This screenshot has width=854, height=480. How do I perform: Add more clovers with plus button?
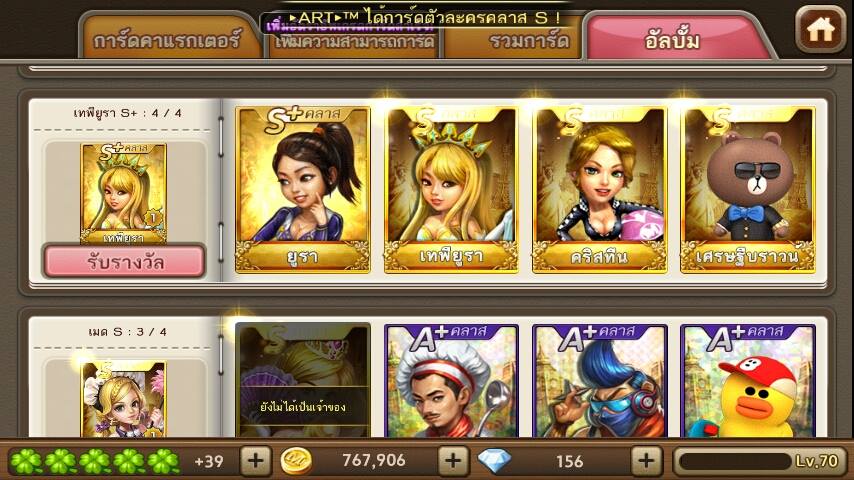(x=256, y=461)
